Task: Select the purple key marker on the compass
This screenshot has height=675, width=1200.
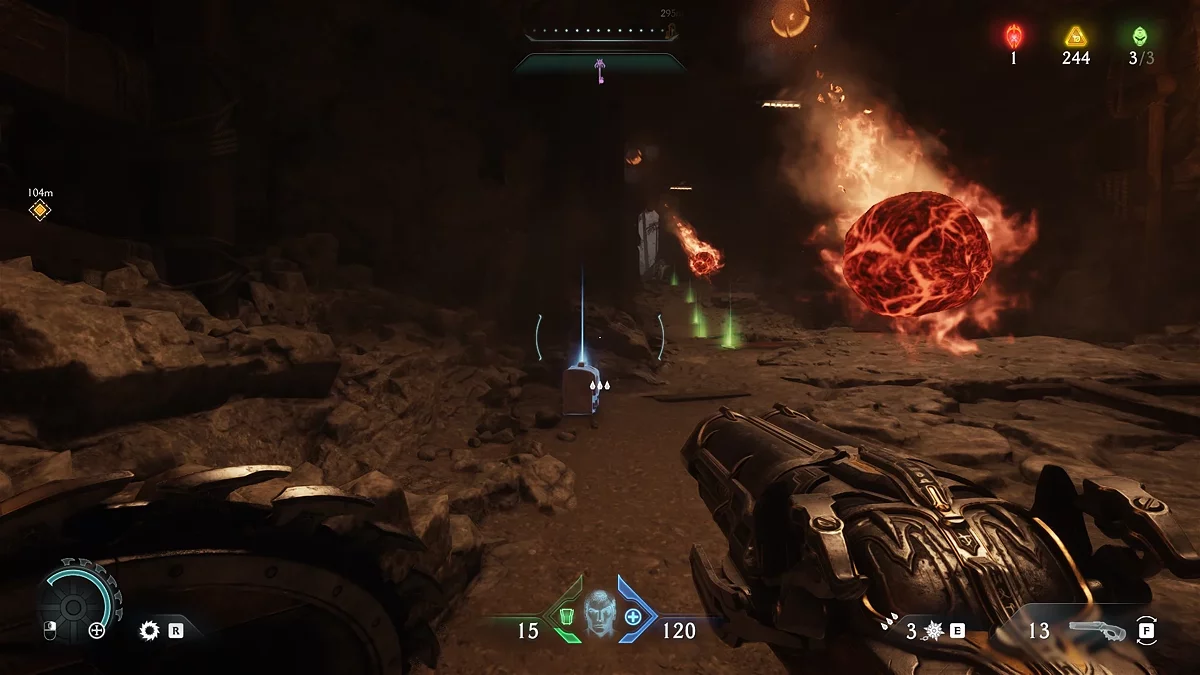Action: pyautogui.click(x=600, y=70)
